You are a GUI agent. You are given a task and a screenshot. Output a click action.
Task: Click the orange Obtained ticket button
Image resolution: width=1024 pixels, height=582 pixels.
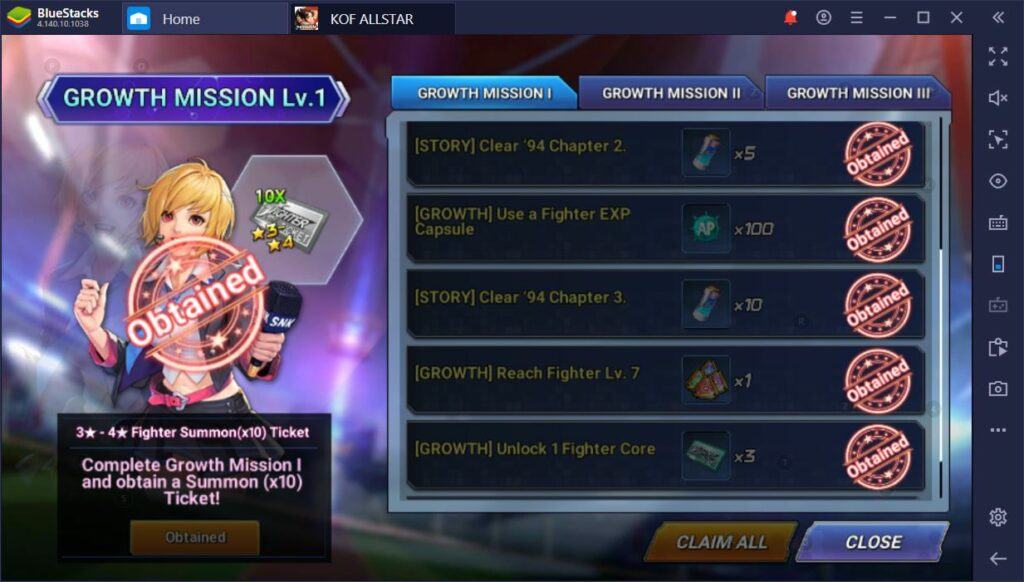195,537
